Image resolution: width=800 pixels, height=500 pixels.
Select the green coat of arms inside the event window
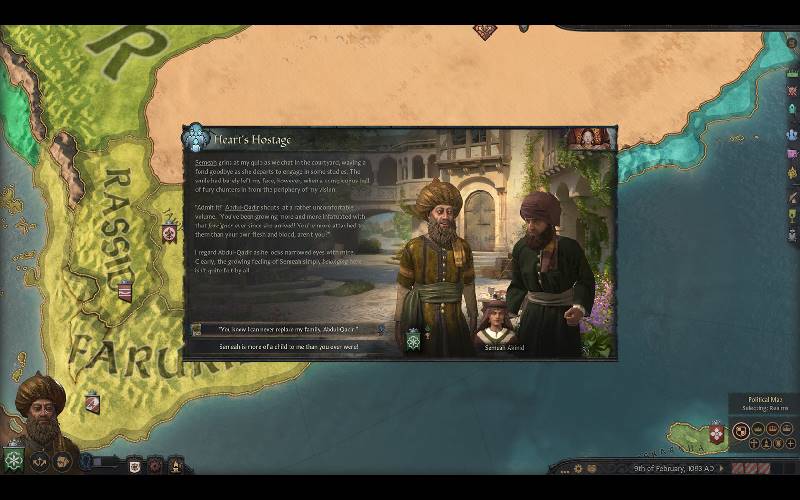point(413,341)
